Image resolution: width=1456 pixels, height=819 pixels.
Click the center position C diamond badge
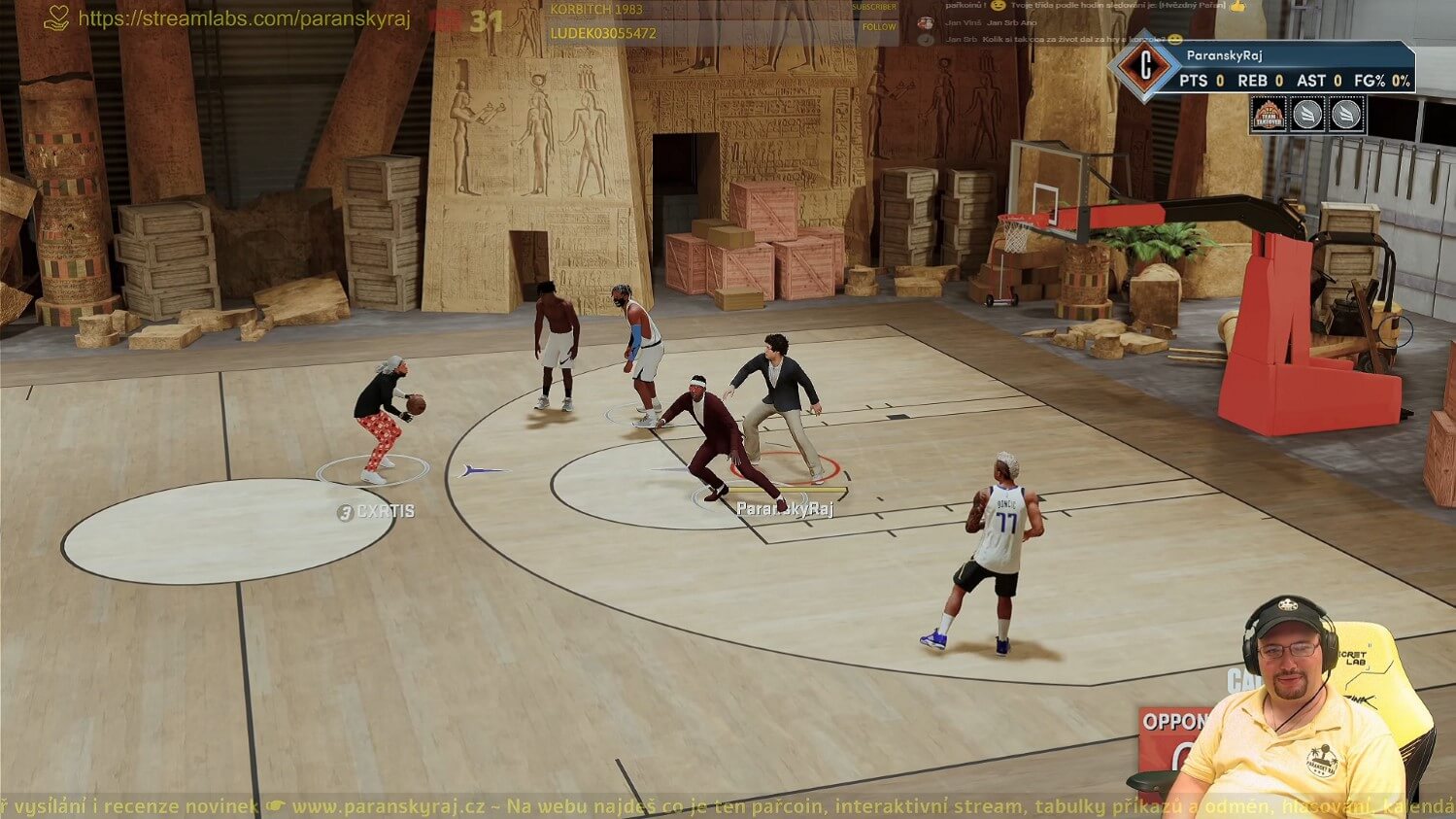coord(1145,68)
